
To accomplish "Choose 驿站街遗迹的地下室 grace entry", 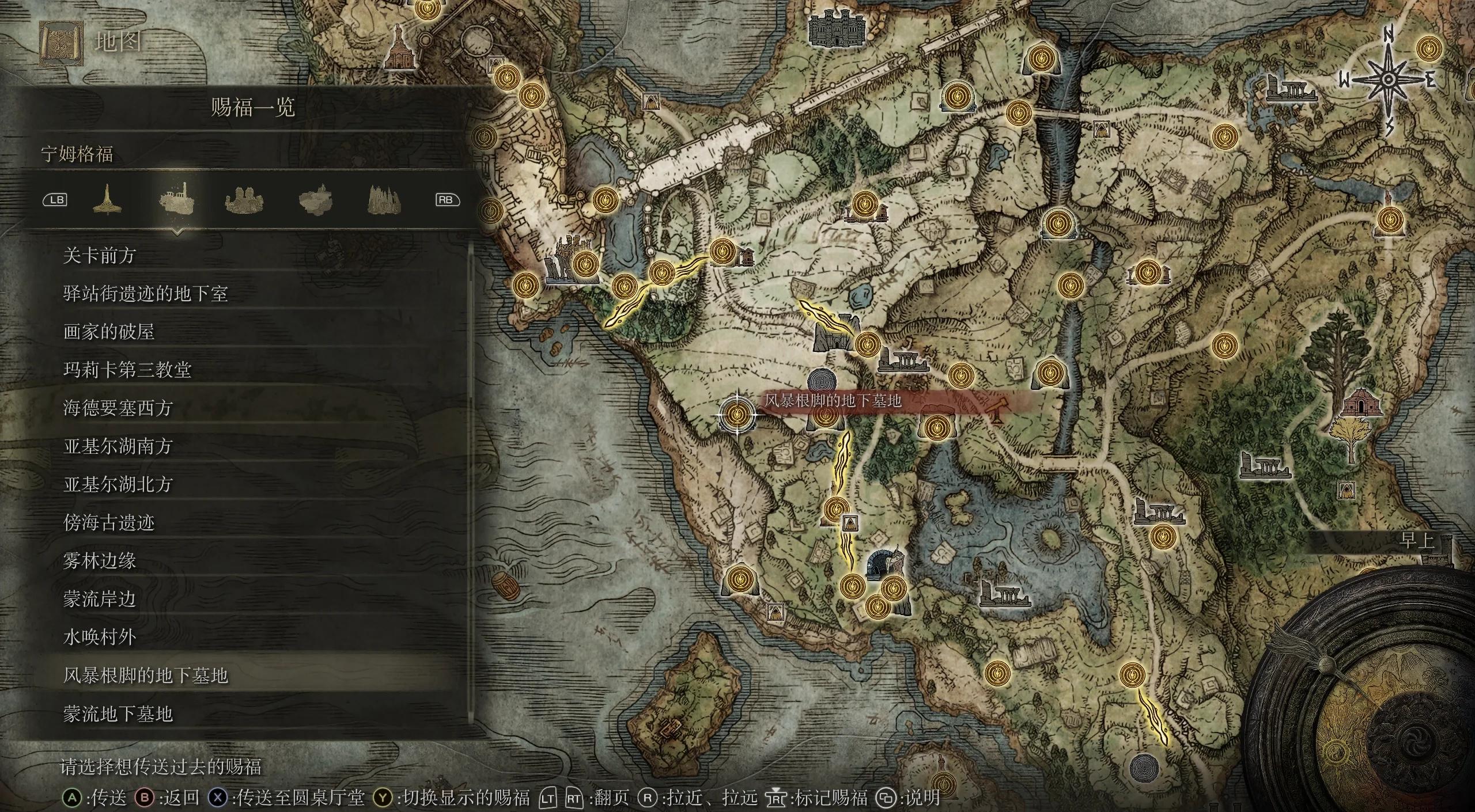I will [145, 294].
